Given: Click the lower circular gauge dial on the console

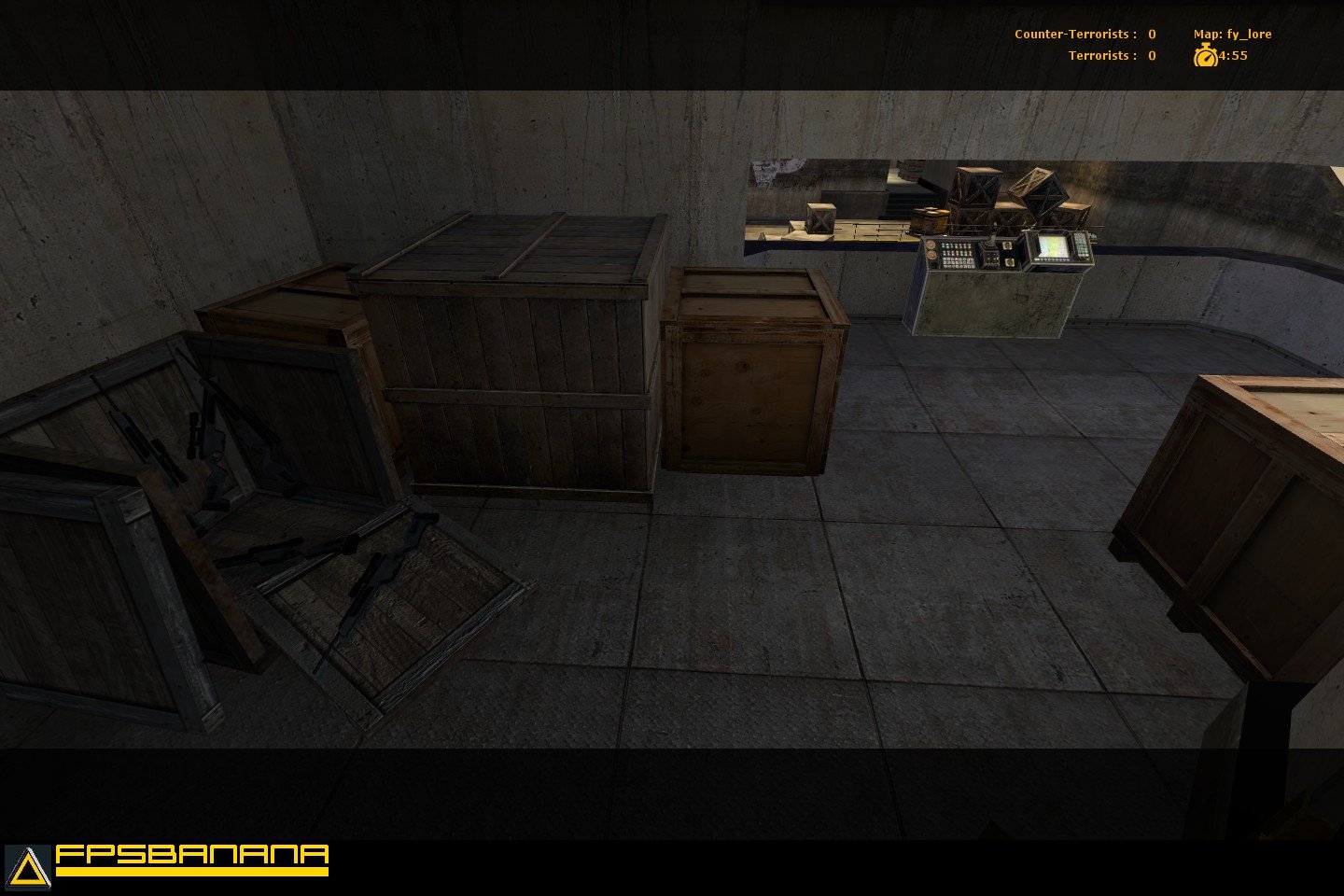Looking at the screenshot, I should (x=931, y=254).
